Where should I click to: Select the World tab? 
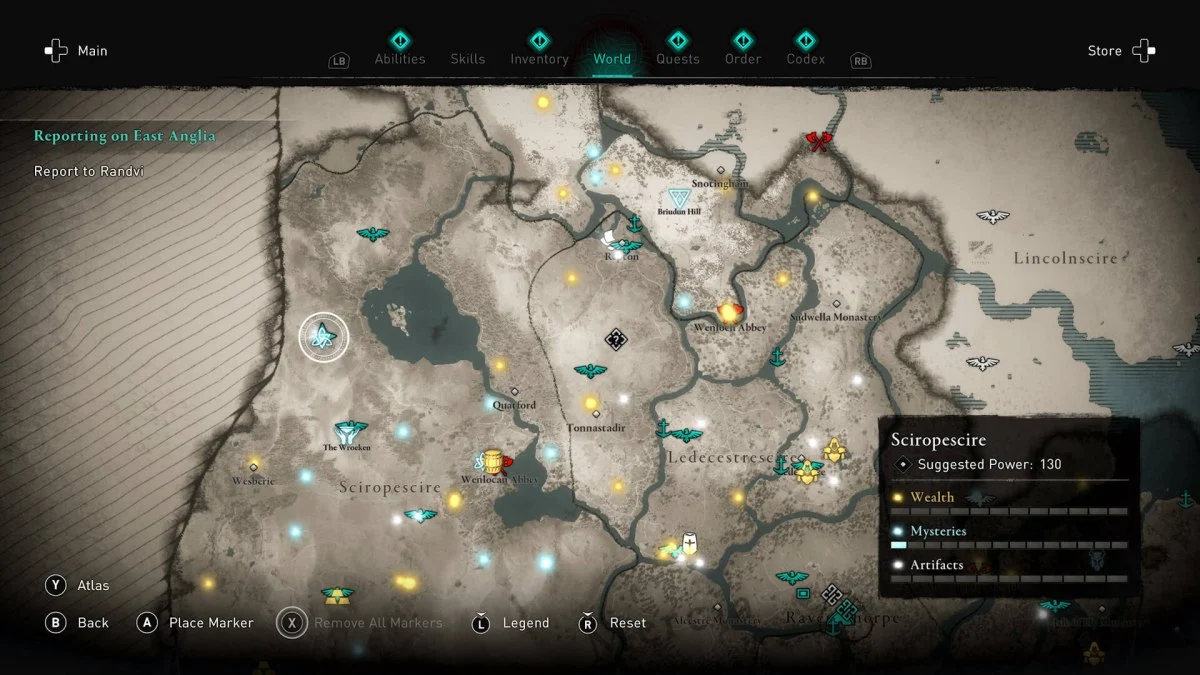coord(612,58)
